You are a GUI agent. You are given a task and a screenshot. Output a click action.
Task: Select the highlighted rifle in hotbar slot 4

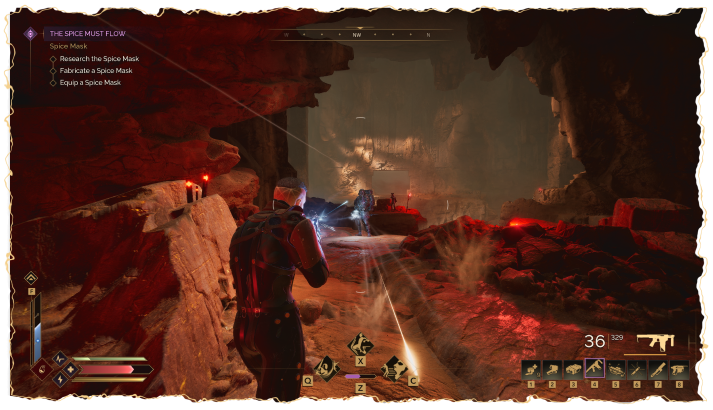tap(594, 369)
